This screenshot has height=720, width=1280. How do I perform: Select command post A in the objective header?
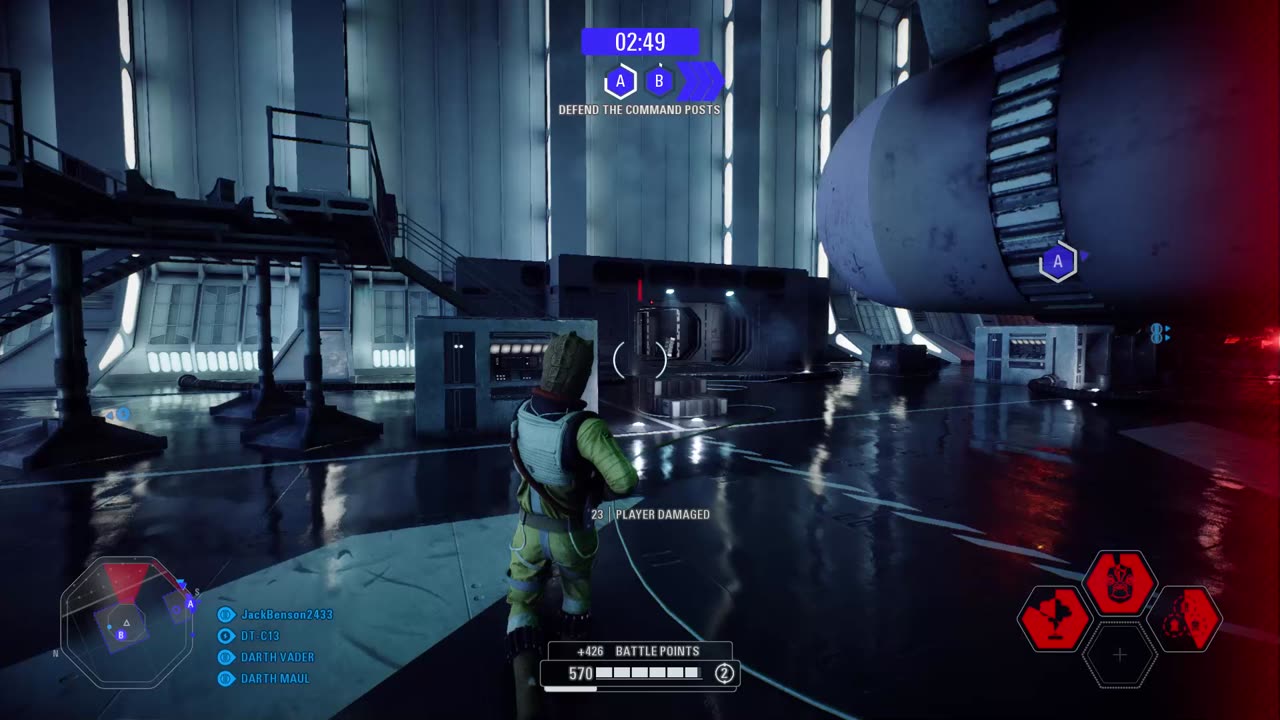(x=620, y=81)
